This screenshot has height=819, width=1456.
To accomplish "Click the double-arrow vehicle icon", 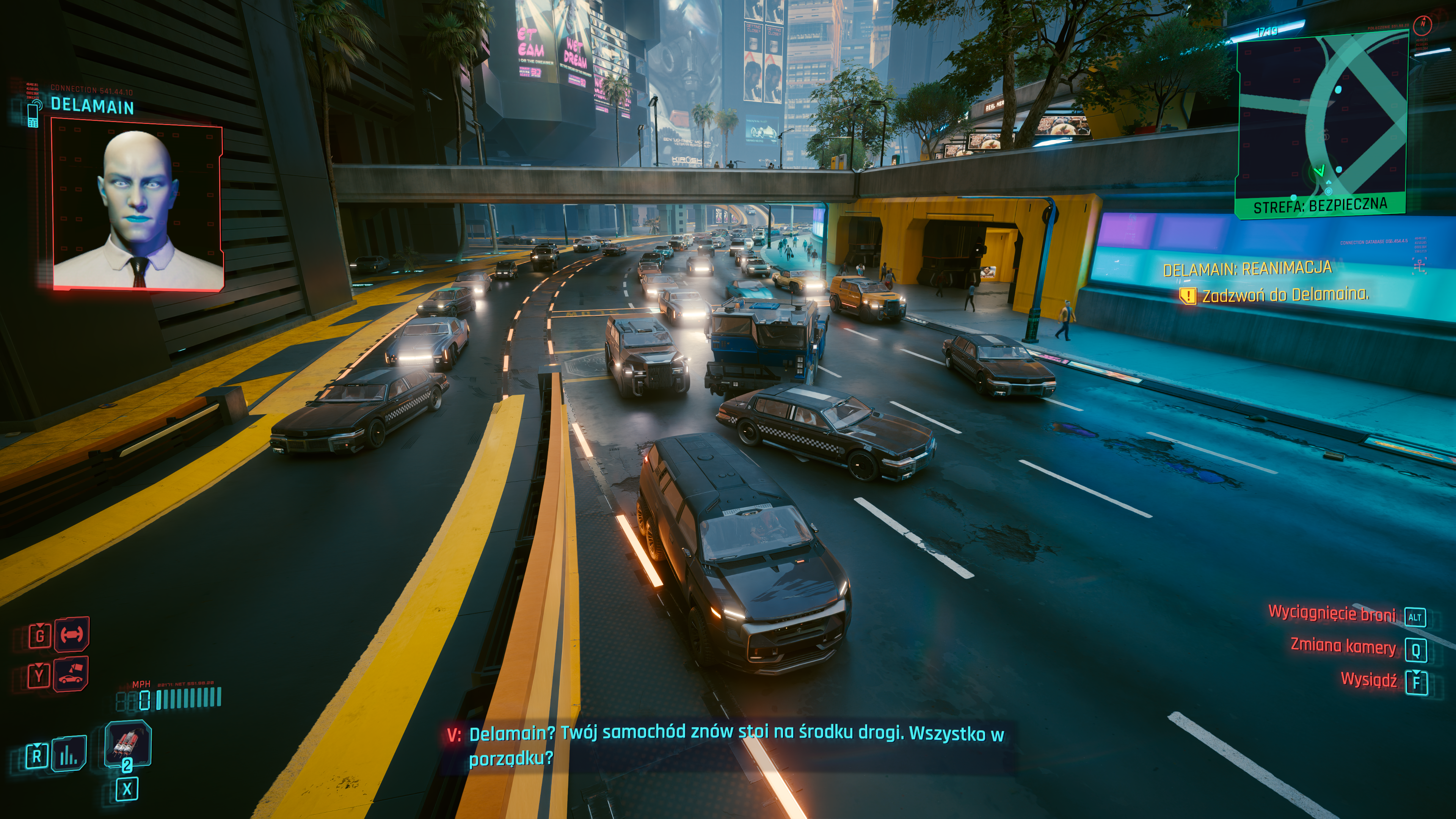I will pyautogui.click(x=72, y=634).
